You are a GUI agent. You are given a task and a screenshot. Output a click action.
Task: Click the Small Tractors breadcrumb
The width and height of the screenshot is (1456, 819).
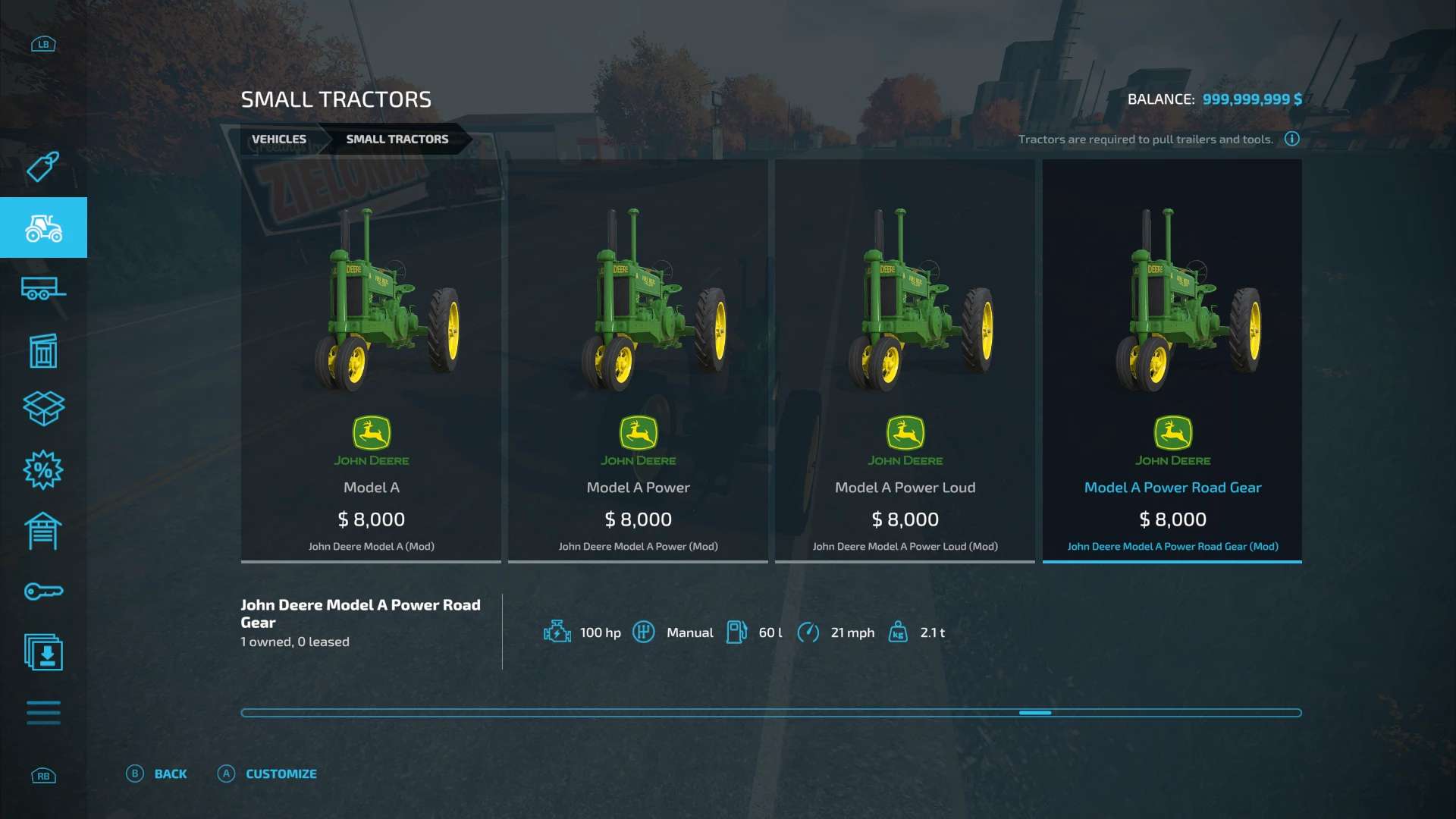pyautogui.click(x=397, y=140)
